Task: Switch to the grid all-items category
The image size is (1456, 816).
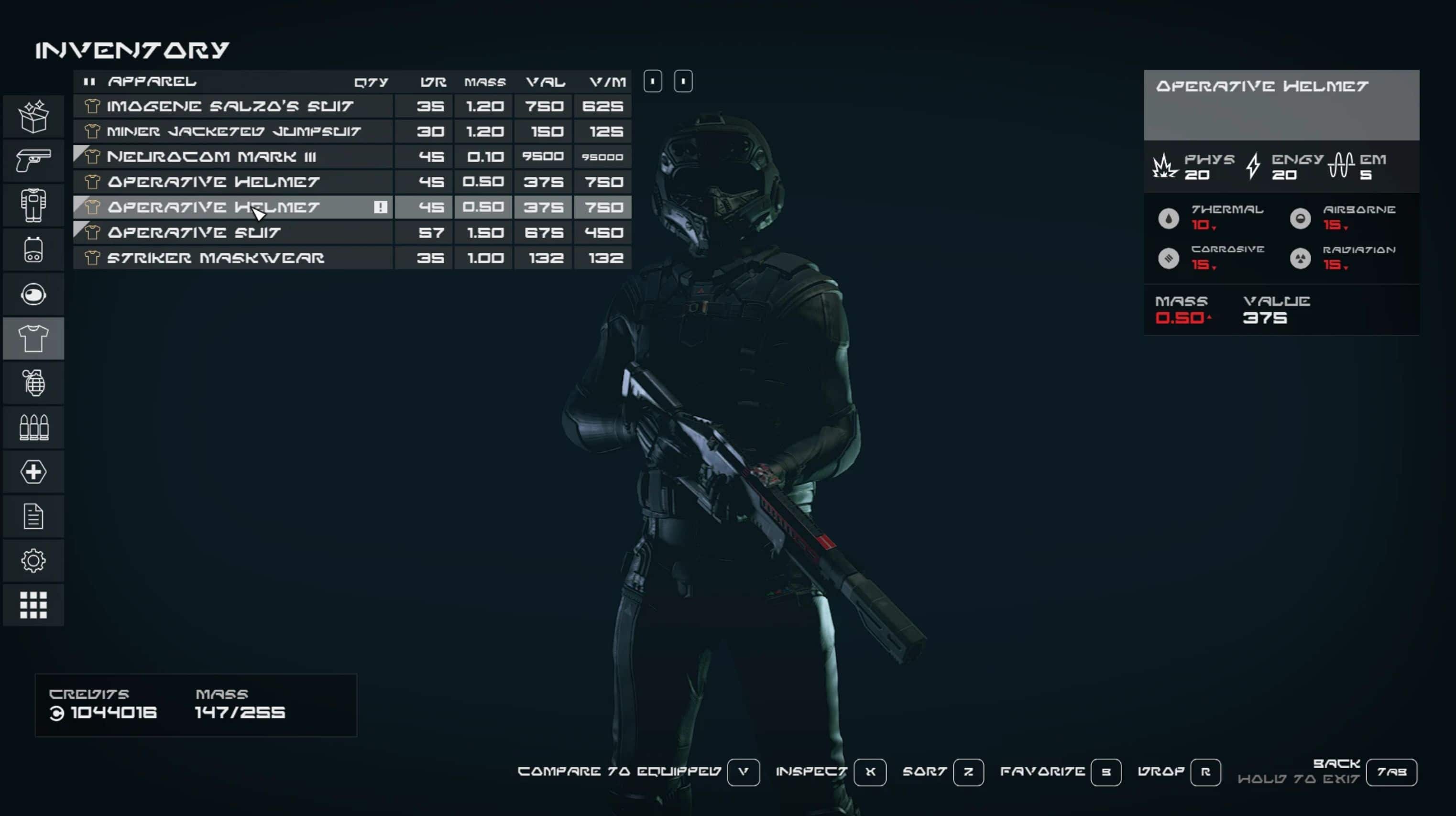Action: [33, 605]
